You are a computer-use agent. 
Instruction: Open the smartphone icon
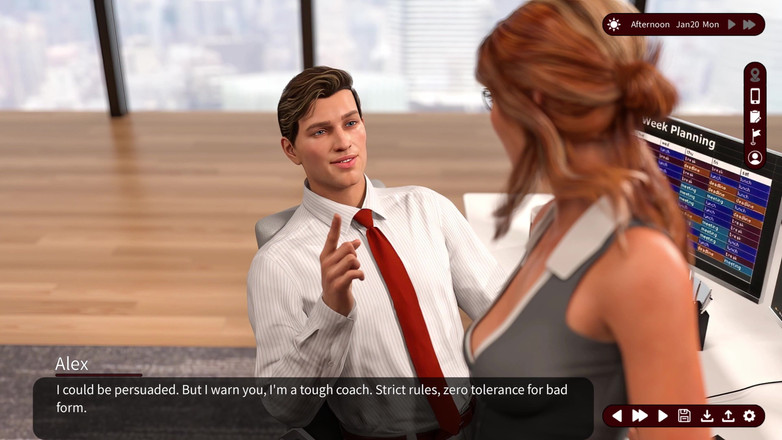pos(755,96)
